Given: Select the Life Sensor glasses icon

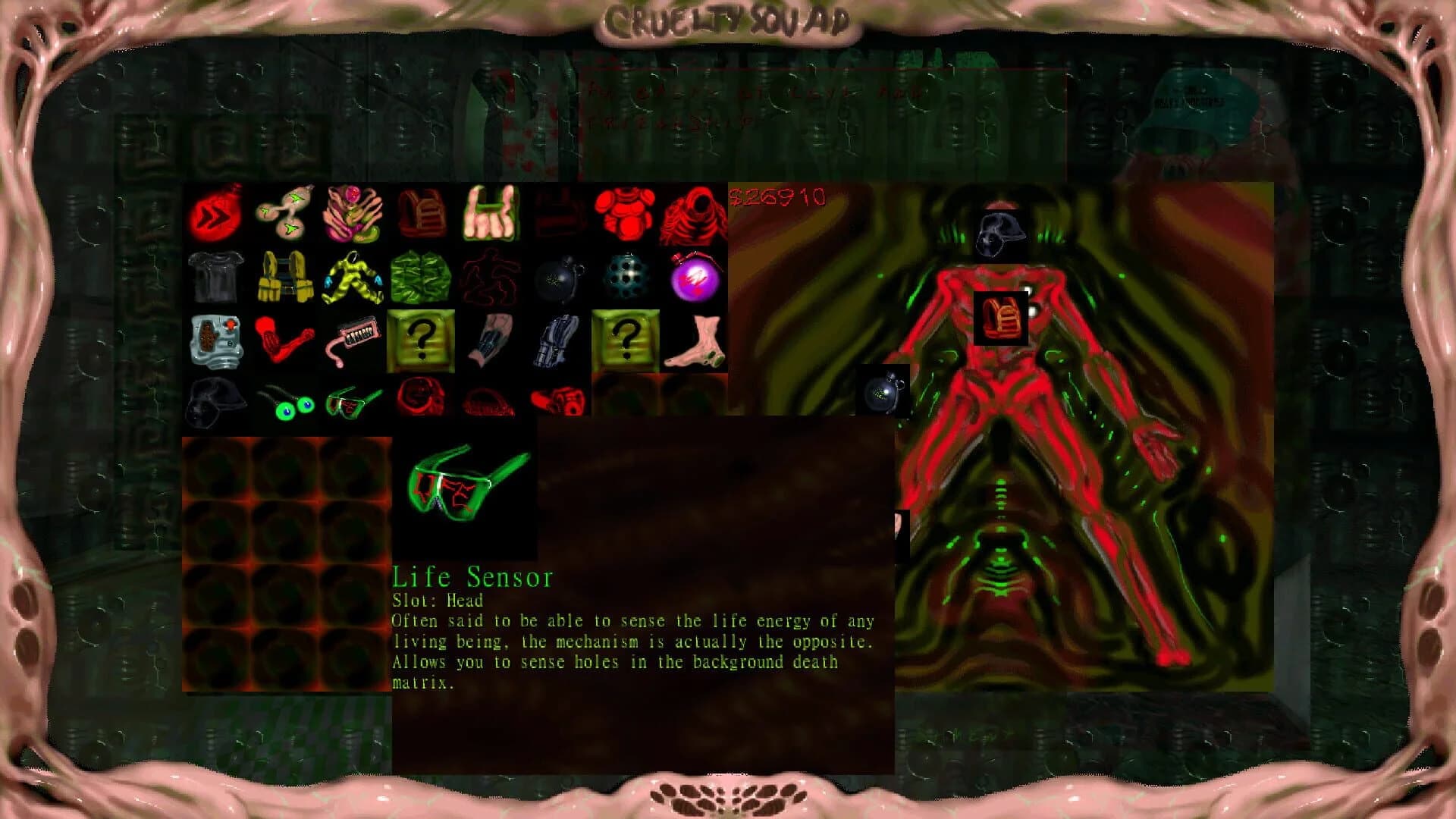Looking at the screenshot, I should tap(353, 400).
